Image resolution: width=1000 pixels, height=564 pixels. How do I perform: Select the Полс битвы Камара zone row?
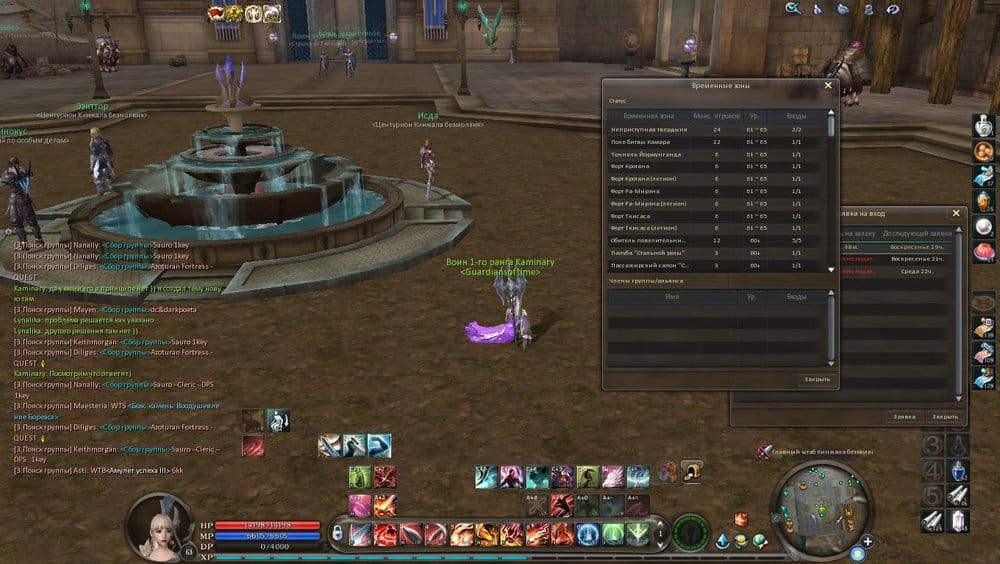651,142
